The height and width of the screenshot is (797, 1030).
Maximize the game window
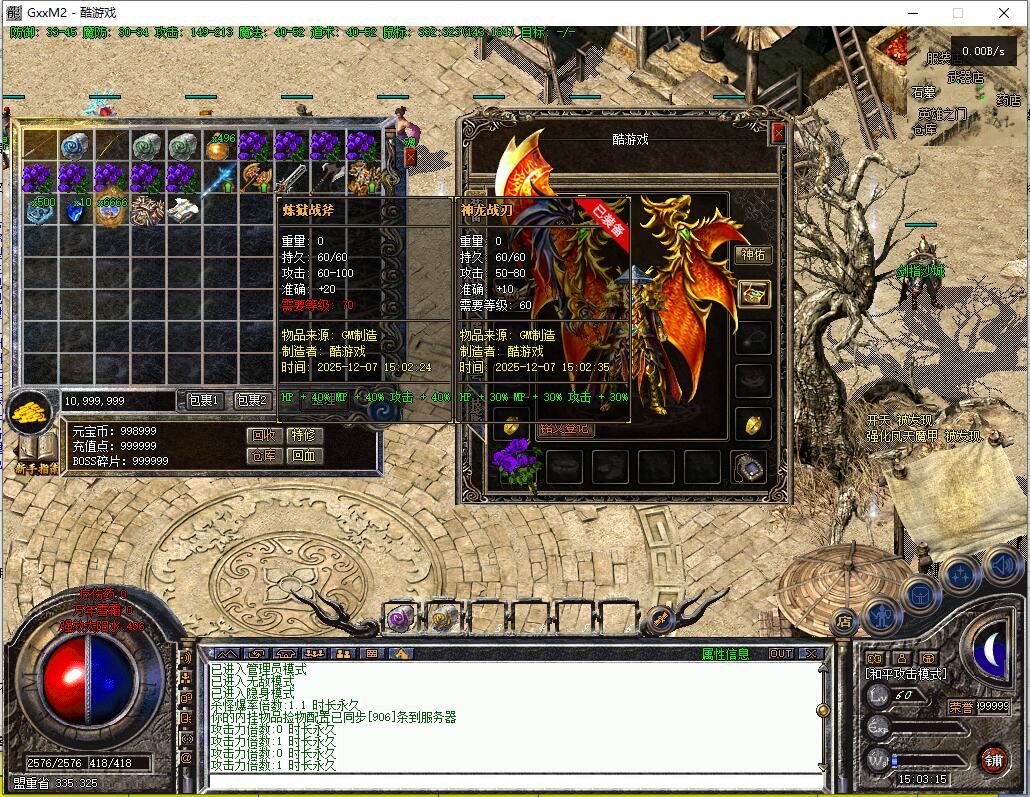957,13
